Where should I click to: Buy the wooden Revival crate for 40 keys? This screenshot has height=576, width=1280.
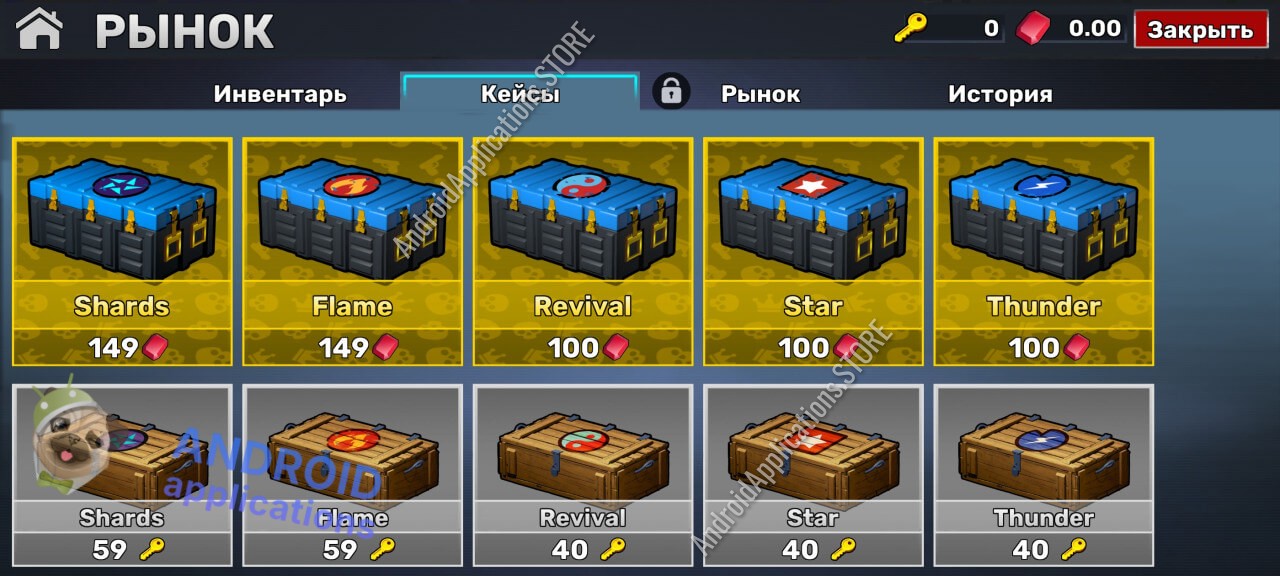pos(583,475)
